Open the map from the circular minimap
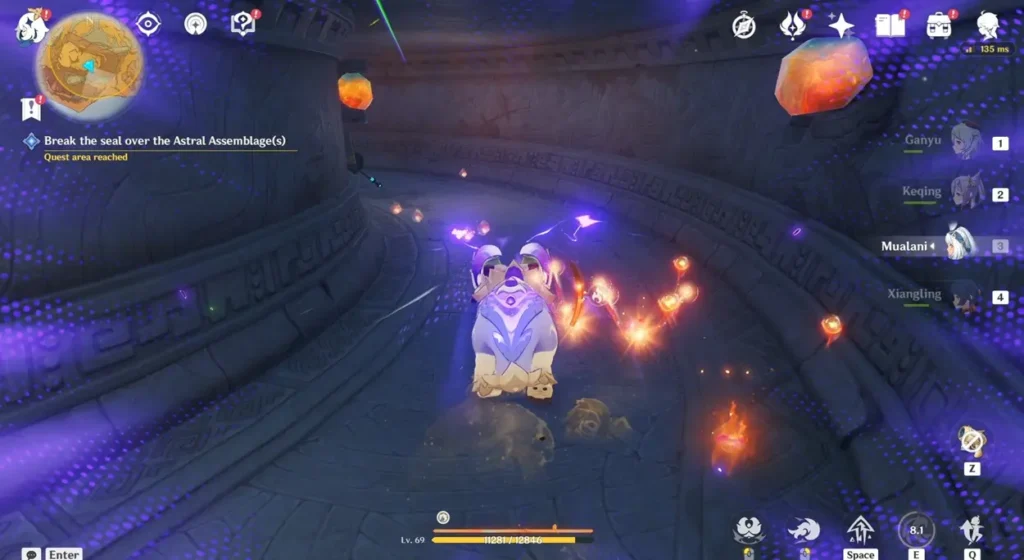The width and height of the screenshot is (1024, 560). click(89, 65)
